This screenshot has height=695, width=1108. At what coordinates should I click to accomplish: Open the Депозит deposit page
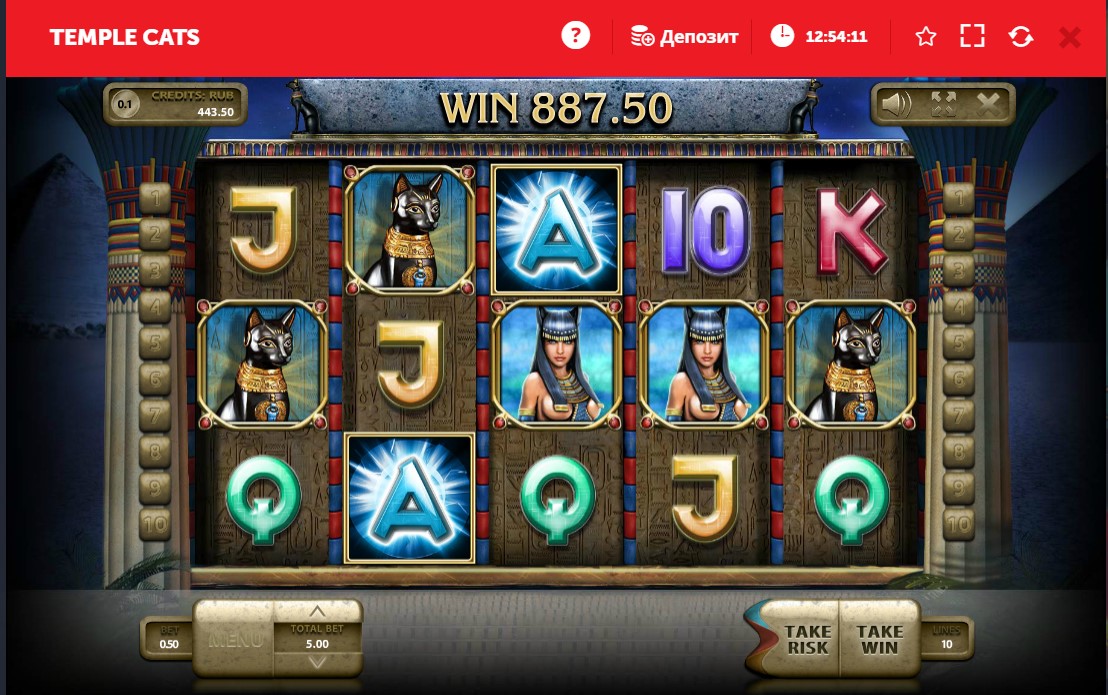point(685,37)
